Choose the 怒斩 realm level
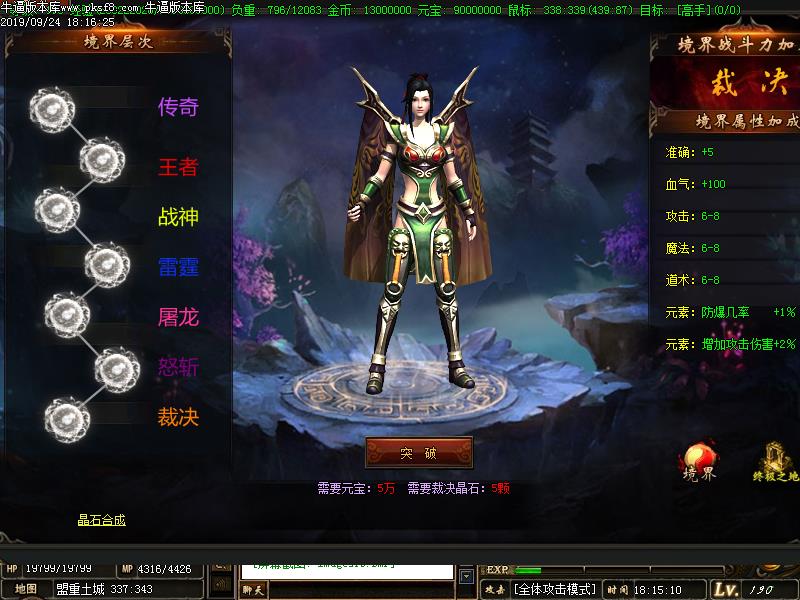800x600 pixels. pos(178,367)
